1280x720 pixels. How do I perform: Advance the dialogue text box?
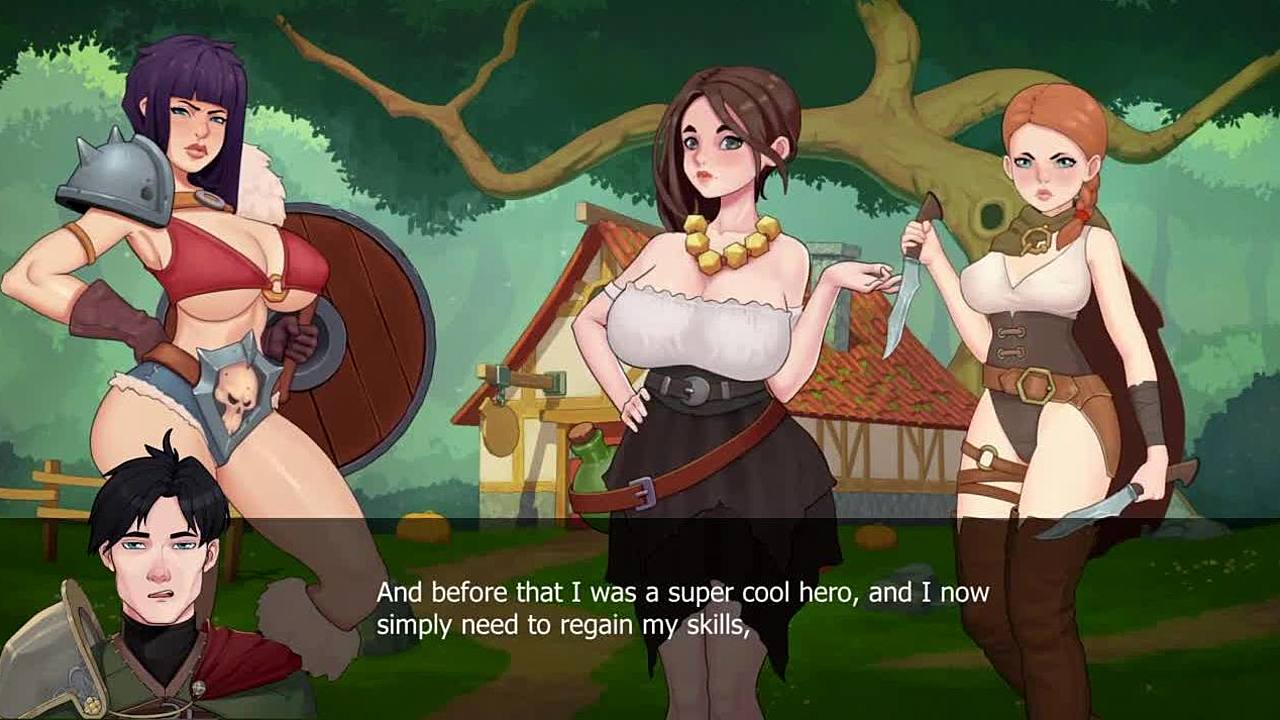(x=682, y=609)
